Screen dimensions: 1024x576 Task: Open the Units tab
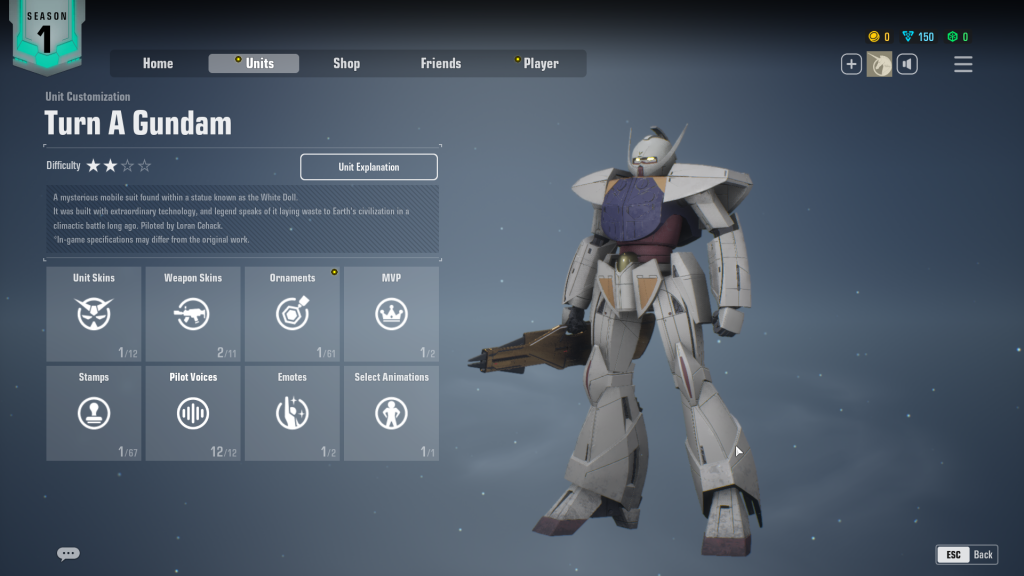(254, 63)
